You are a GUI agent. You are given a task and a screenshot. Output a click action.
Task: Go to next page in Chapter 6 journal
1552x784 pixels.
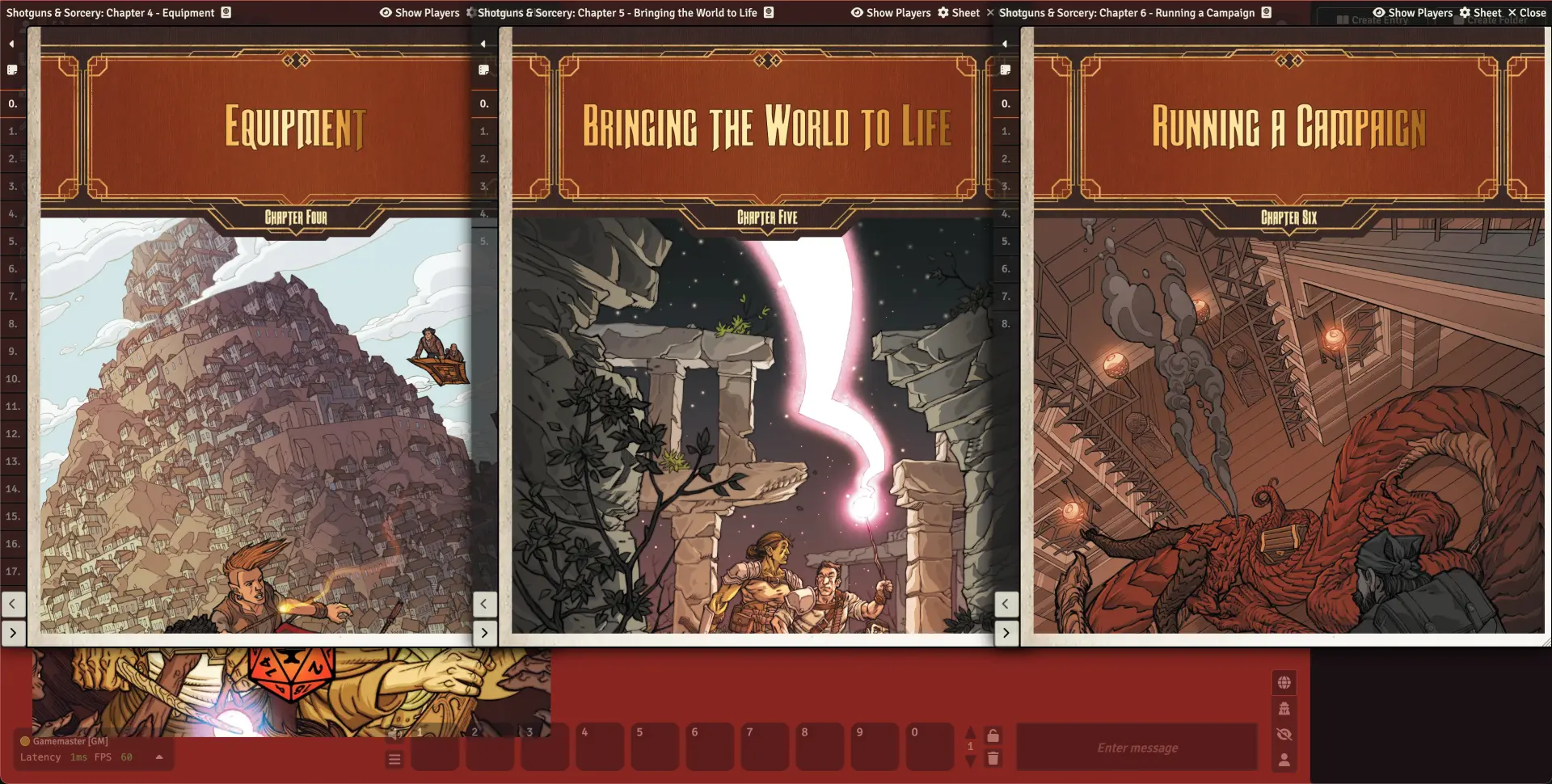(1006, 633)
